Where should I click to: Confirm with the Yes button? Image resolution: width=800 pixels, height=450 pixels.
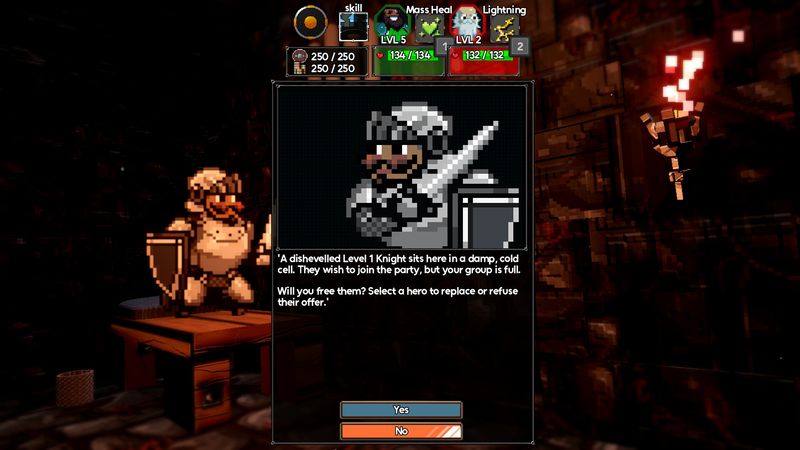click(401, 410)
